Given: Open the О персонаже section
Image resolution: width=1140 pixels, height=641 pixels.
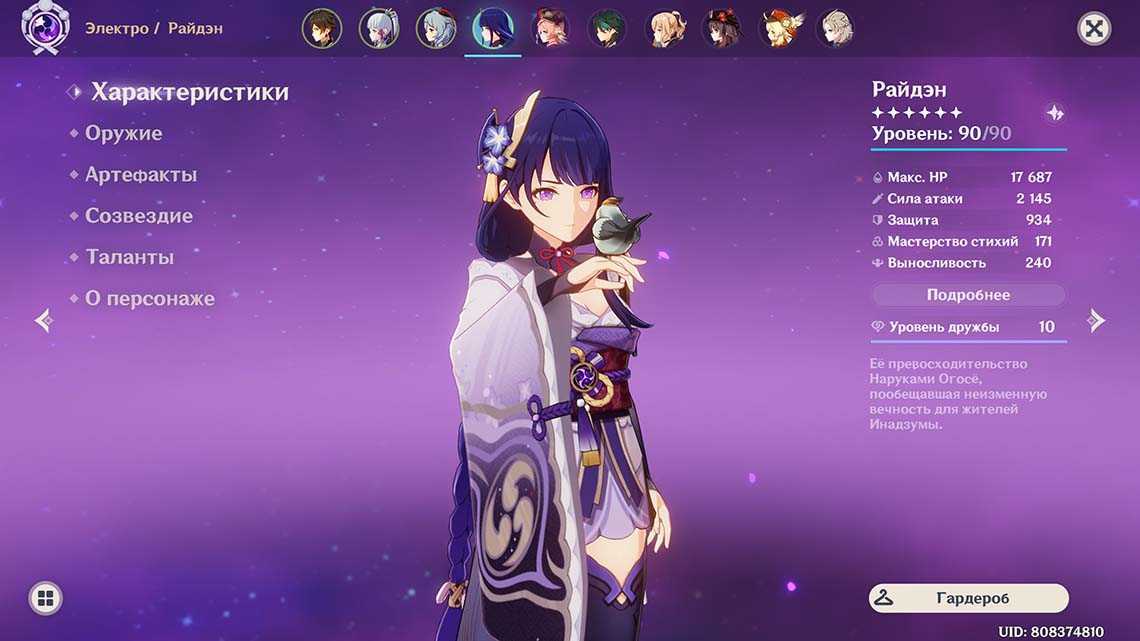Looking at the screenshot, I should coord(149,298).
